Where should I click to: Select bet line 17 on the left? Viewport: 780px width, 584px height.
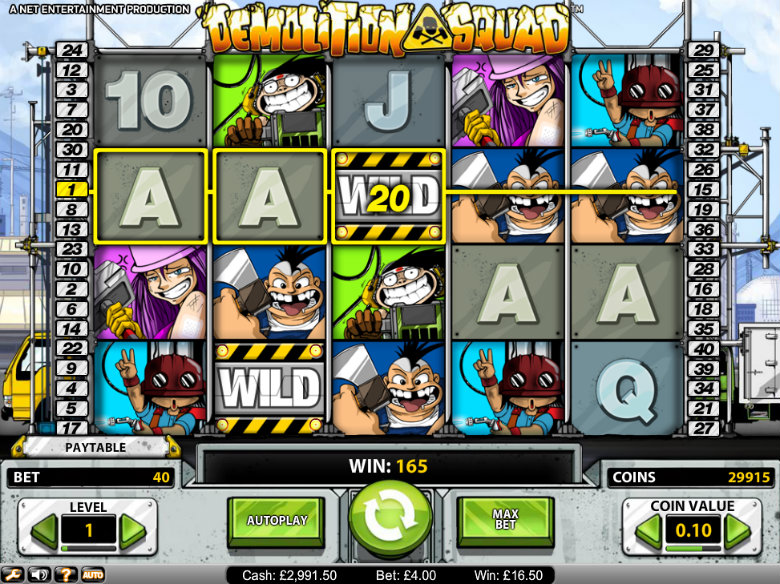(72, 428)
